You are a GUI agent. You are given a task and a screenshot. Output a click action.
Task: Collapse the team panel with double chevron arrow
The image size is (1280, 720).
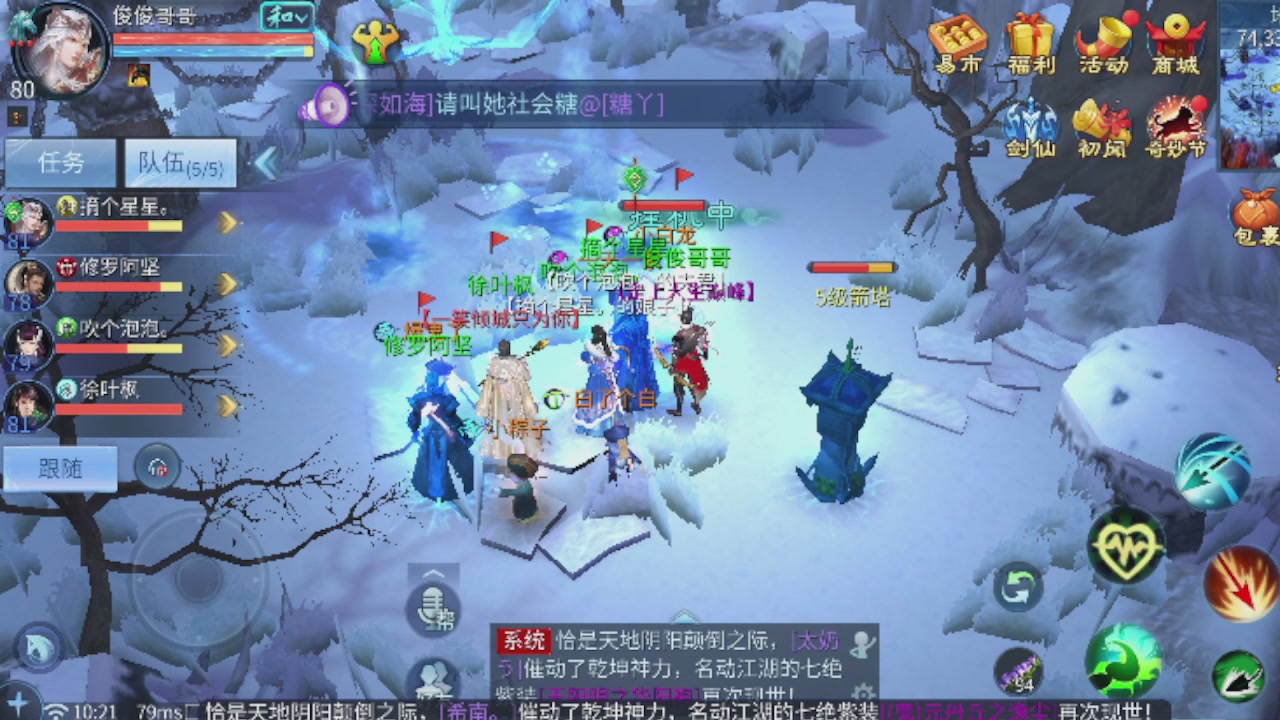(268, 163)
